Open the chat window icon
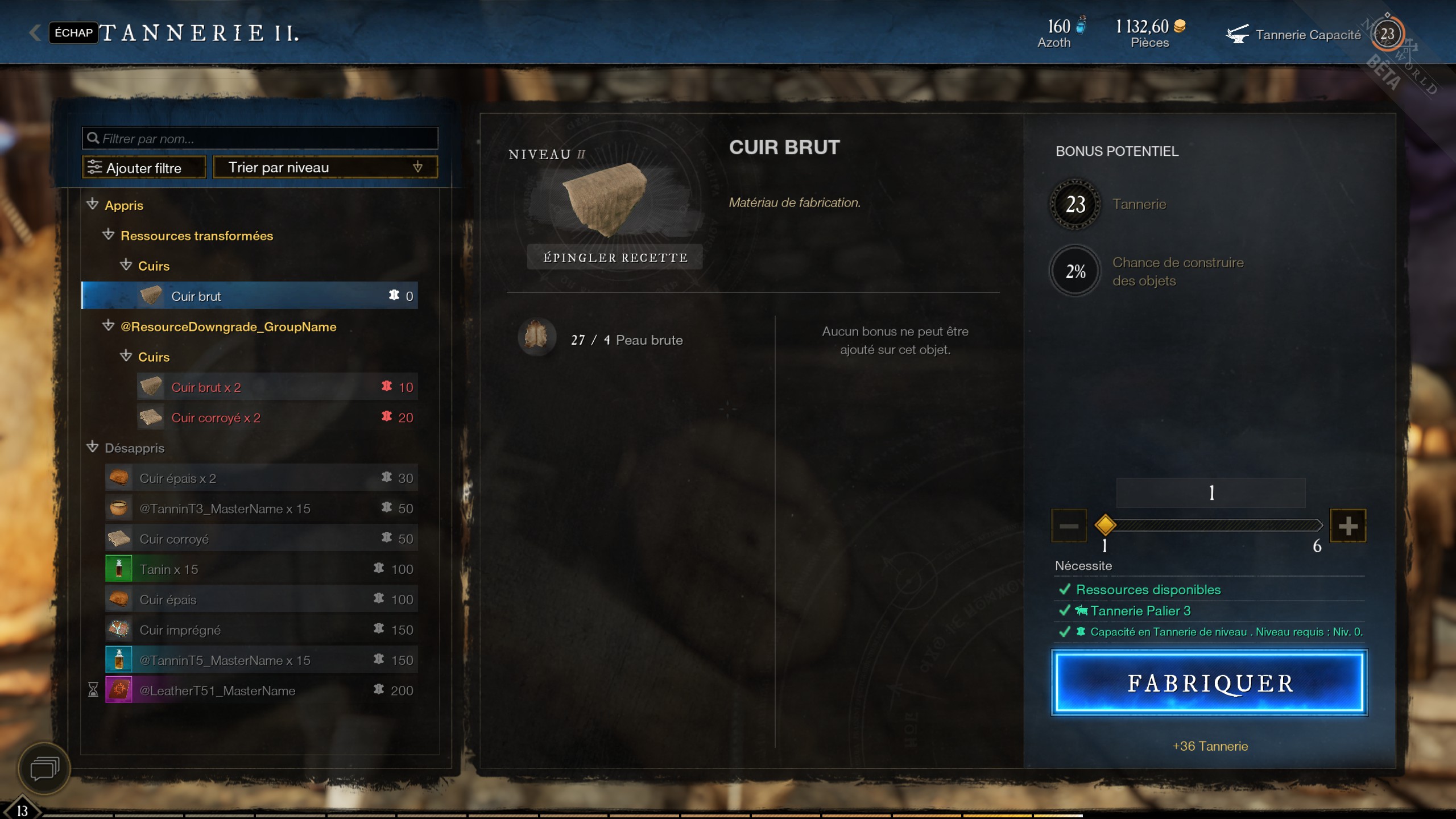Image resolution: width=1456 pixels, height=819 pixels. tap(44, 769)
